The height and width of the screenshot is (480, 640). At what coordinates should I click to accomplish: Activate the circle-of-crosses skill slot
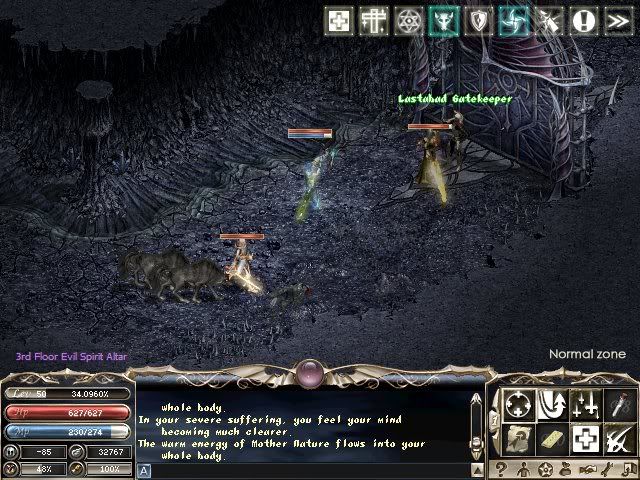pyautogui.click(x=519, y=404)
